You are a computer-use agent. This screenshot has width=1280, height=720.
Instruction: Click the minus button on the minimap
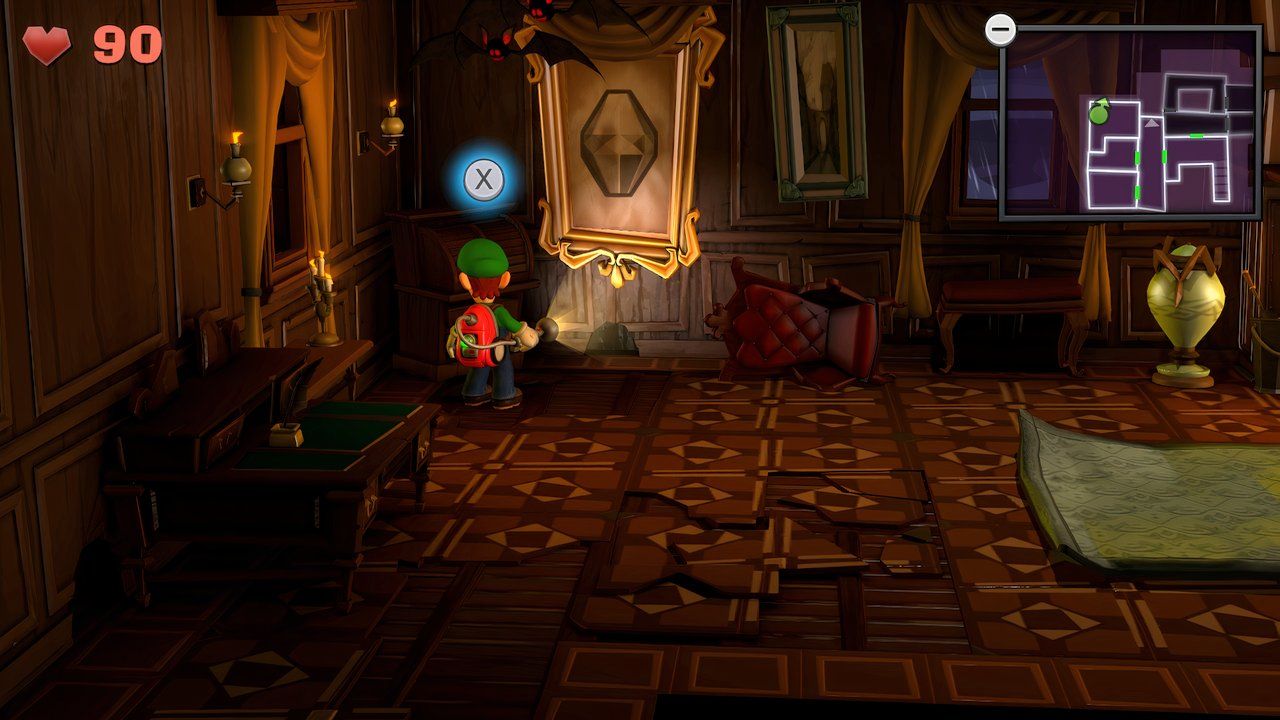[x=1001, y=30]
